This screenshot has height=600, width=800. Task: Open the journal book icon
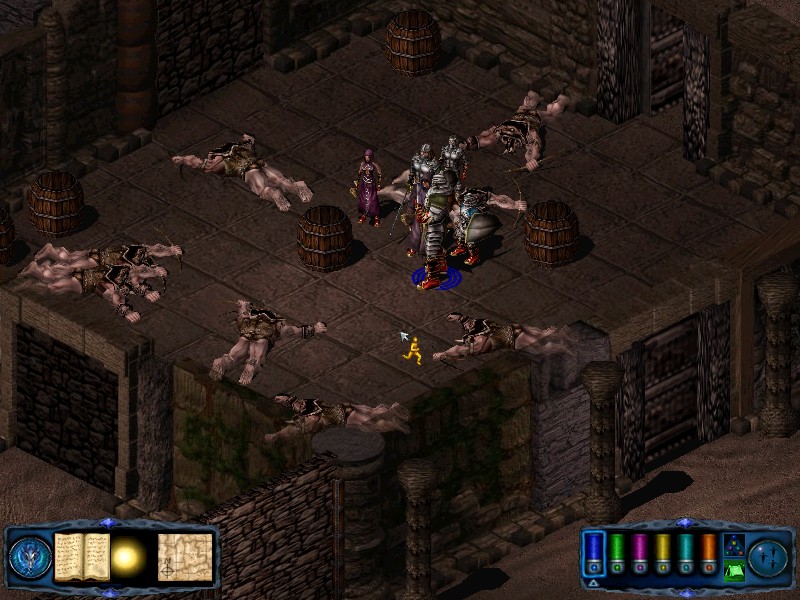pos(81,556)
